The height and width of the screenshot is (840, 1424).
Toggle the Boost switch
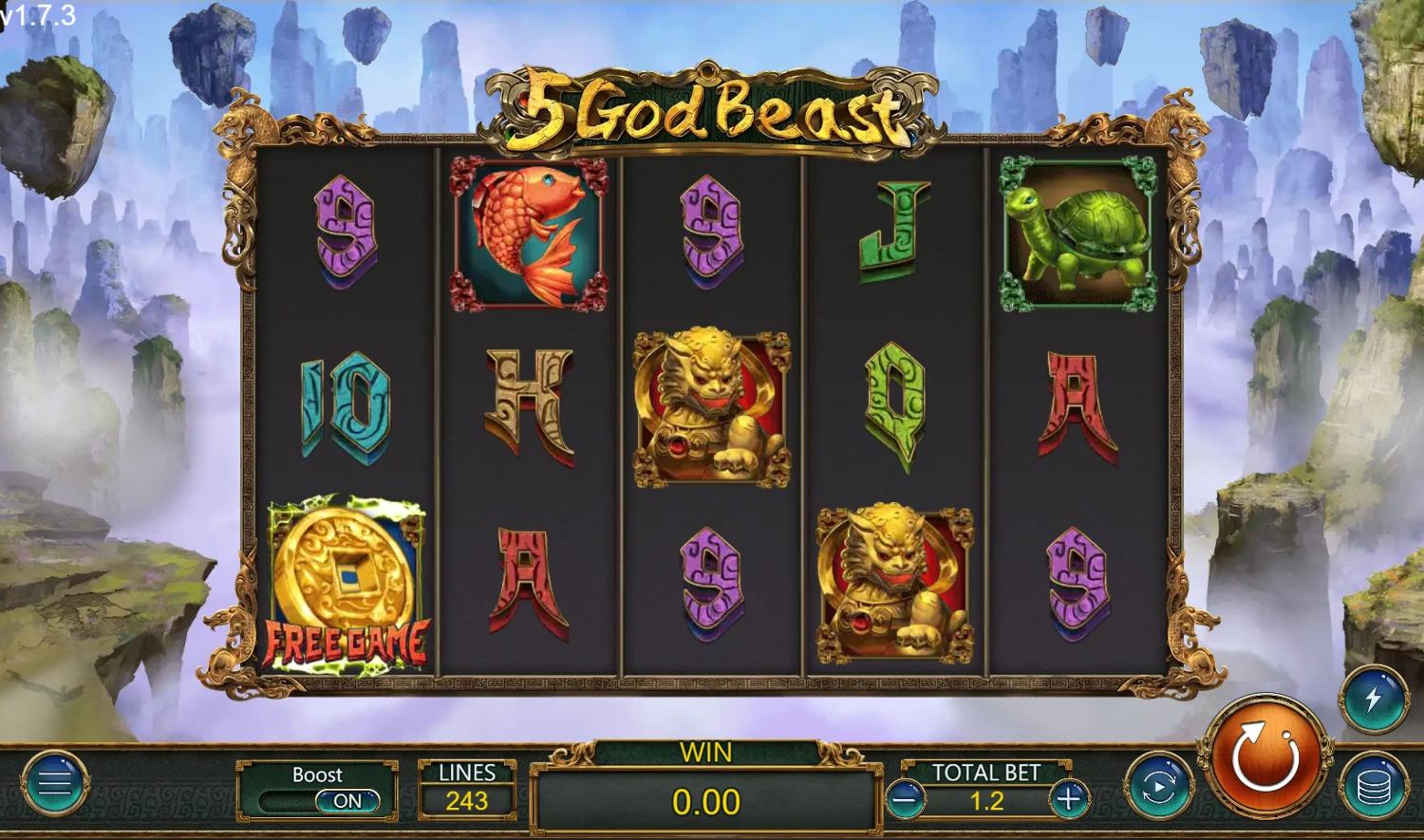347,801
